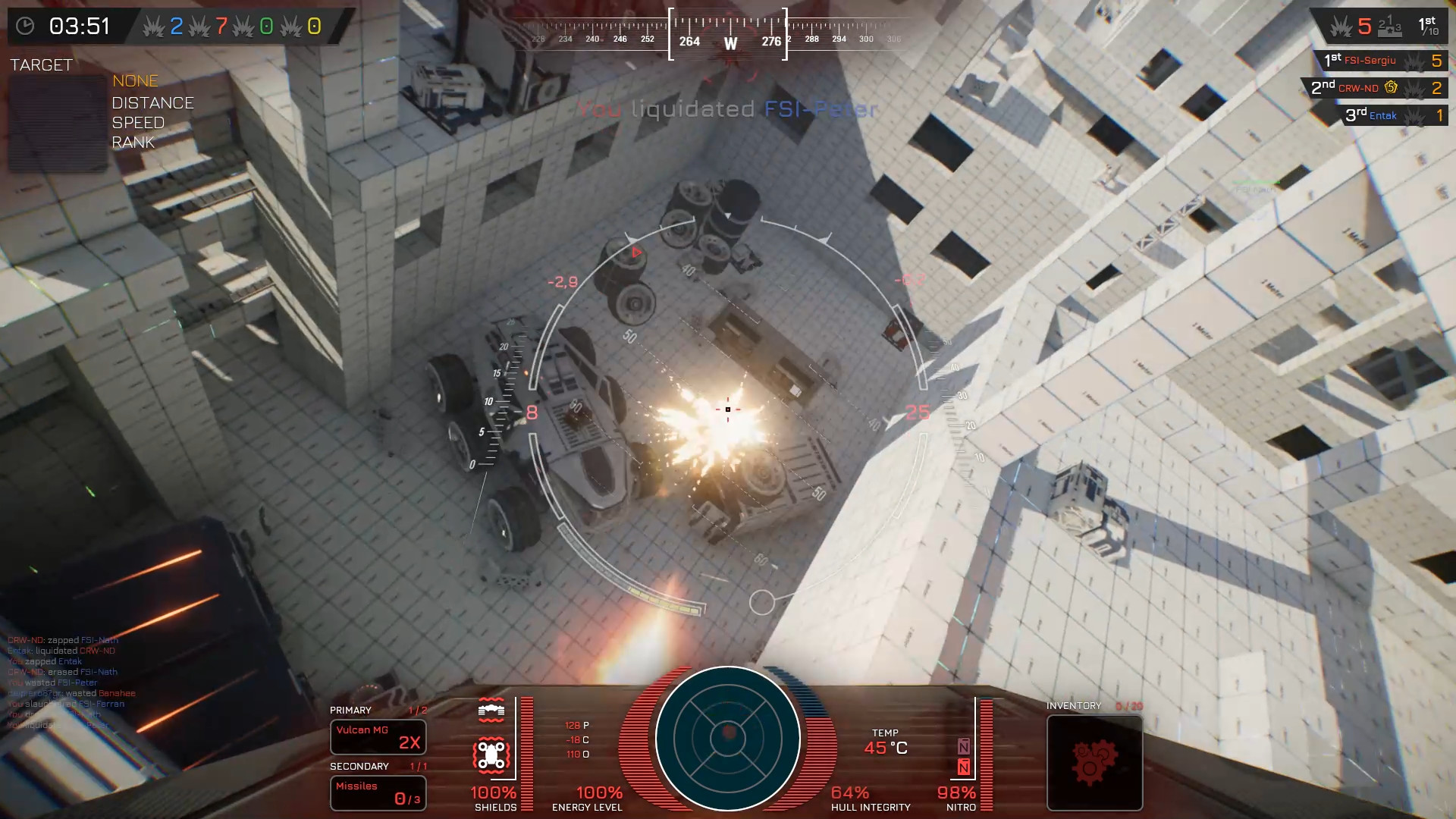
Task: Click the Missiles weapon box
Action: click(x=378, y=792)
